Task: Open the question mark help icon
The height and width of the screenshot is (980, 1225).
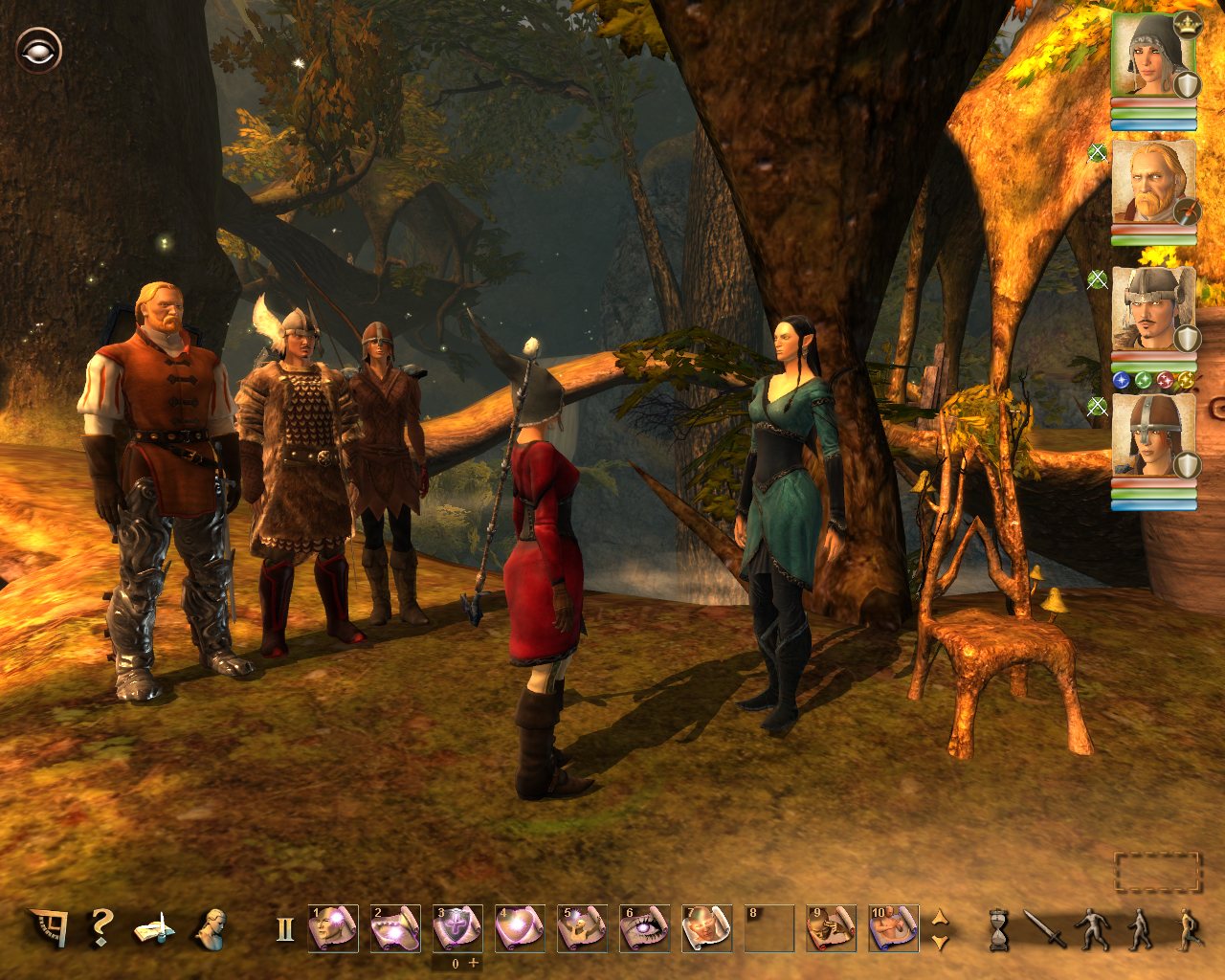Action: 99,927
